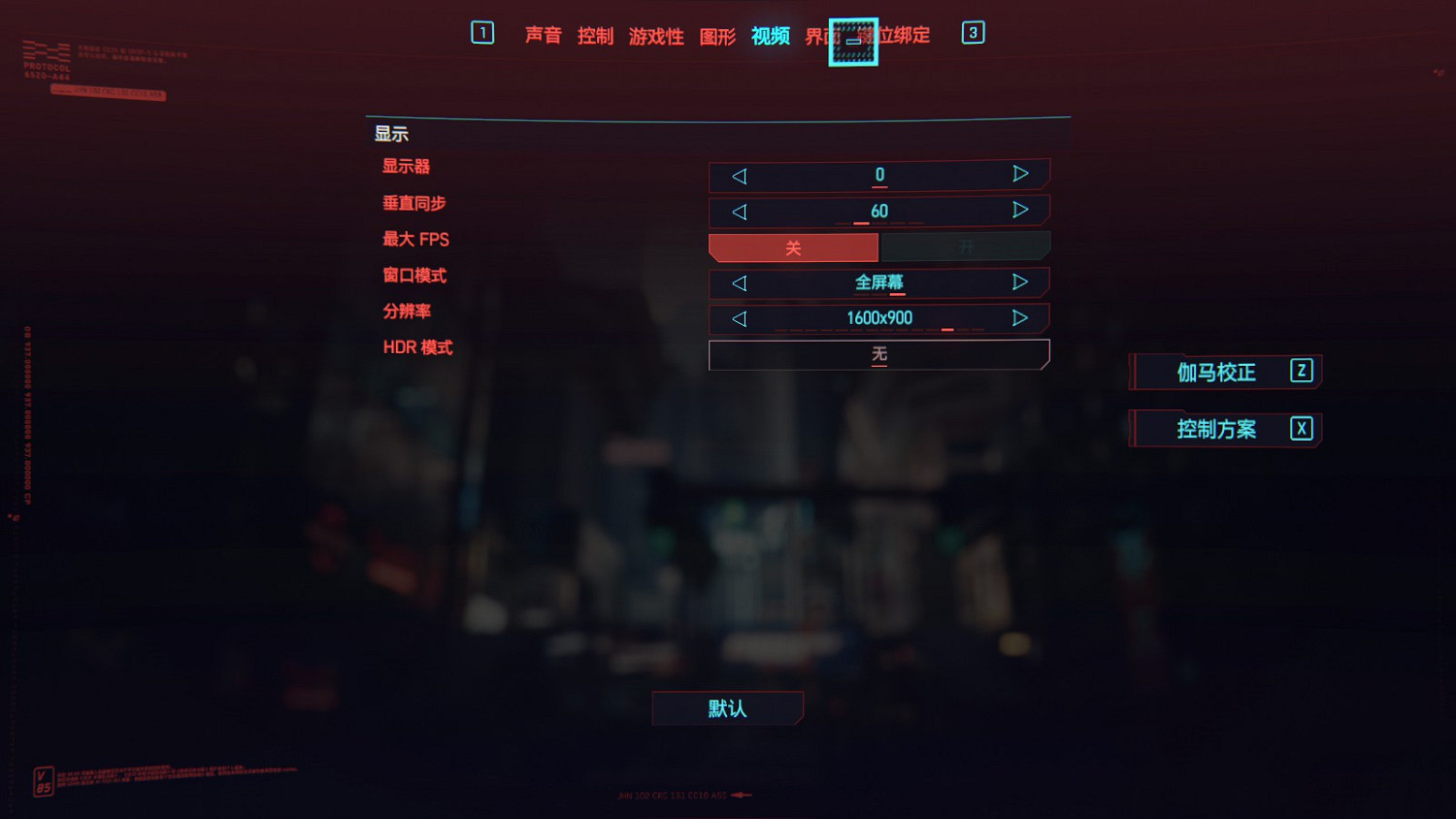
Task: Enable 最大 FPS by clicking 开
Action: coord(966,247)
